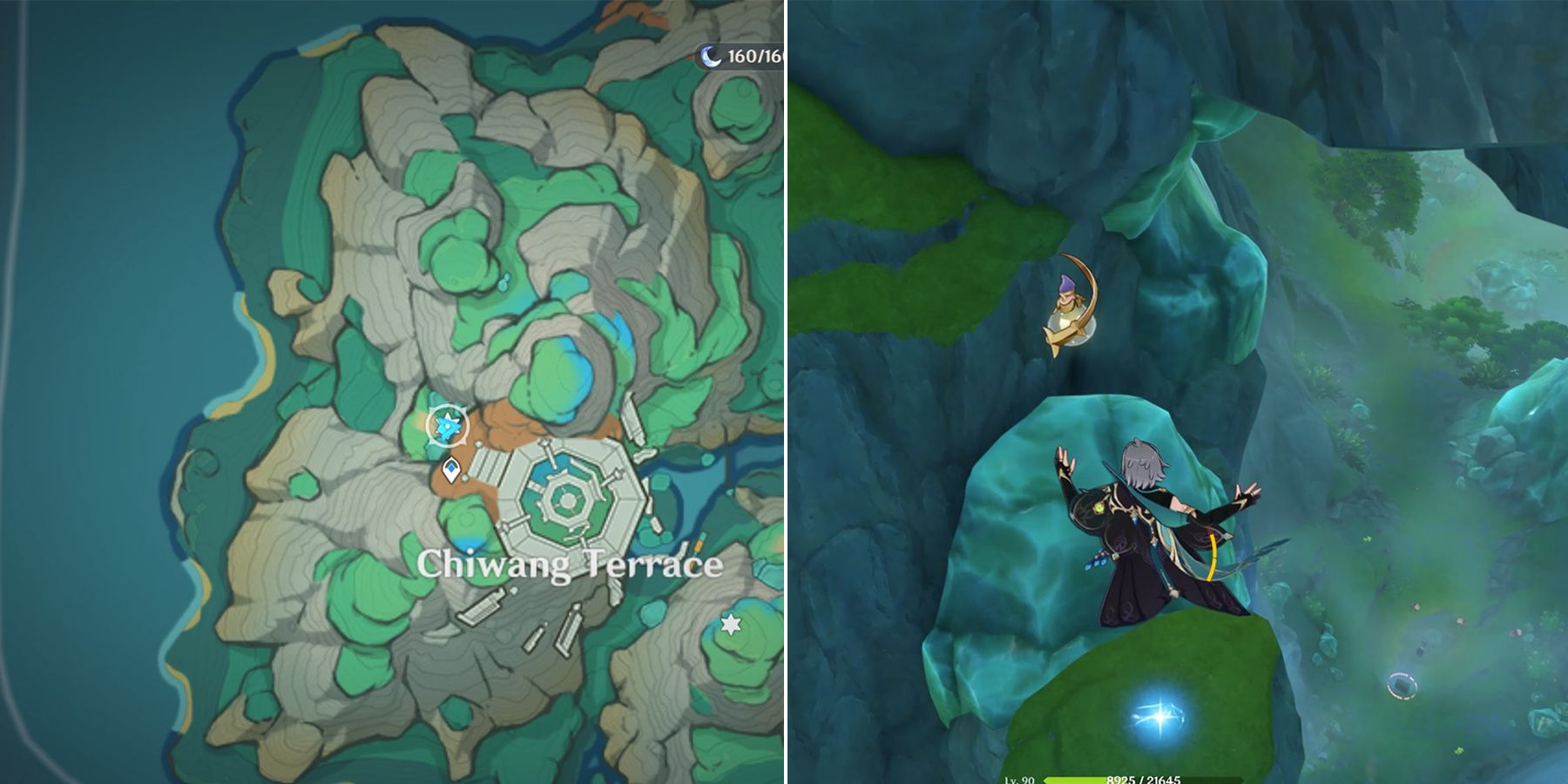Click the 8925/21645 health readout
Viewport: 1568px width, 784px height.
click(1143, 781)
